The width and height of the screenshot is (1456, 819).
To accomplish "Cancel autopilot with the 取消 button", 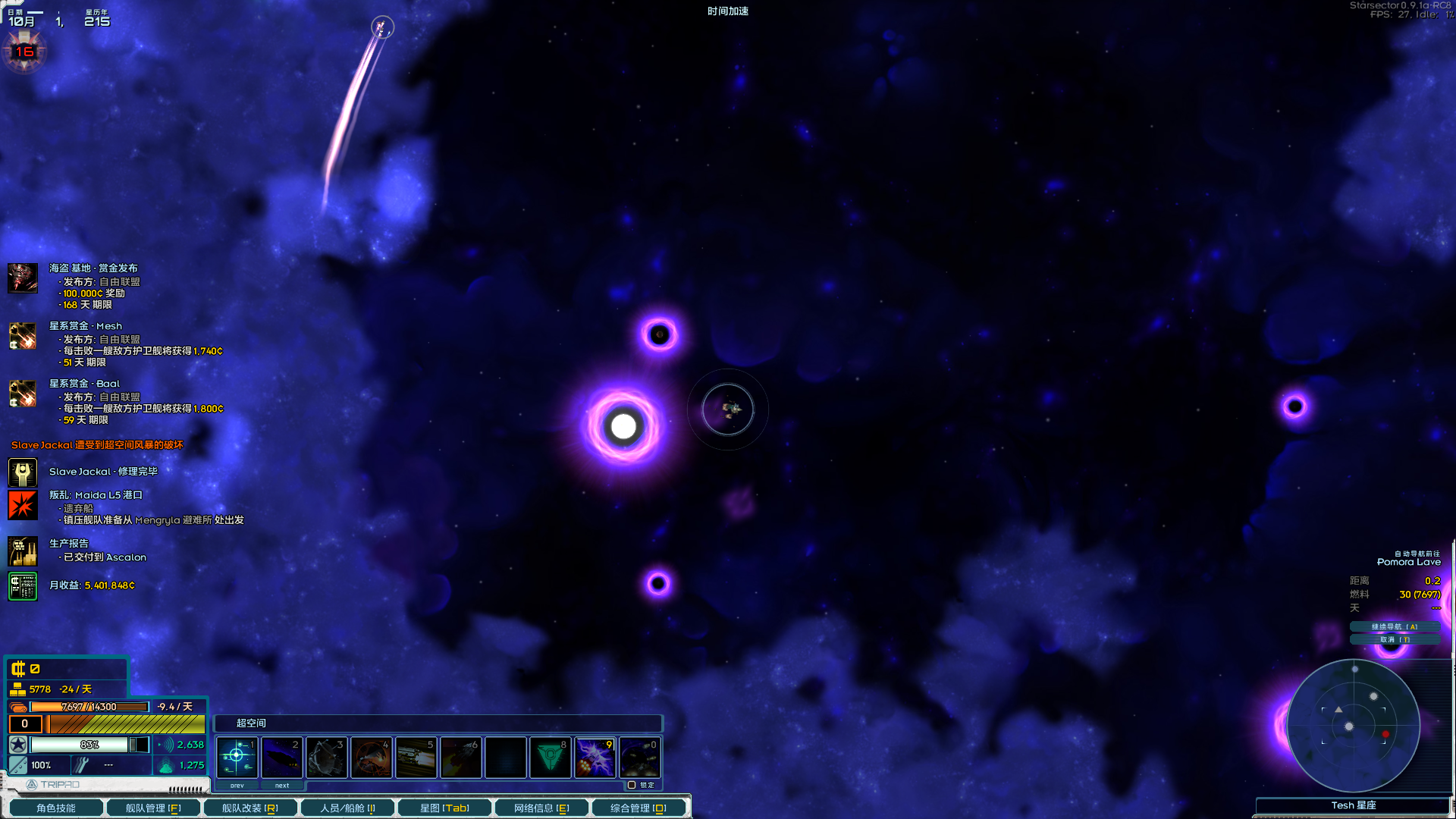I will tap(1394, 639).
